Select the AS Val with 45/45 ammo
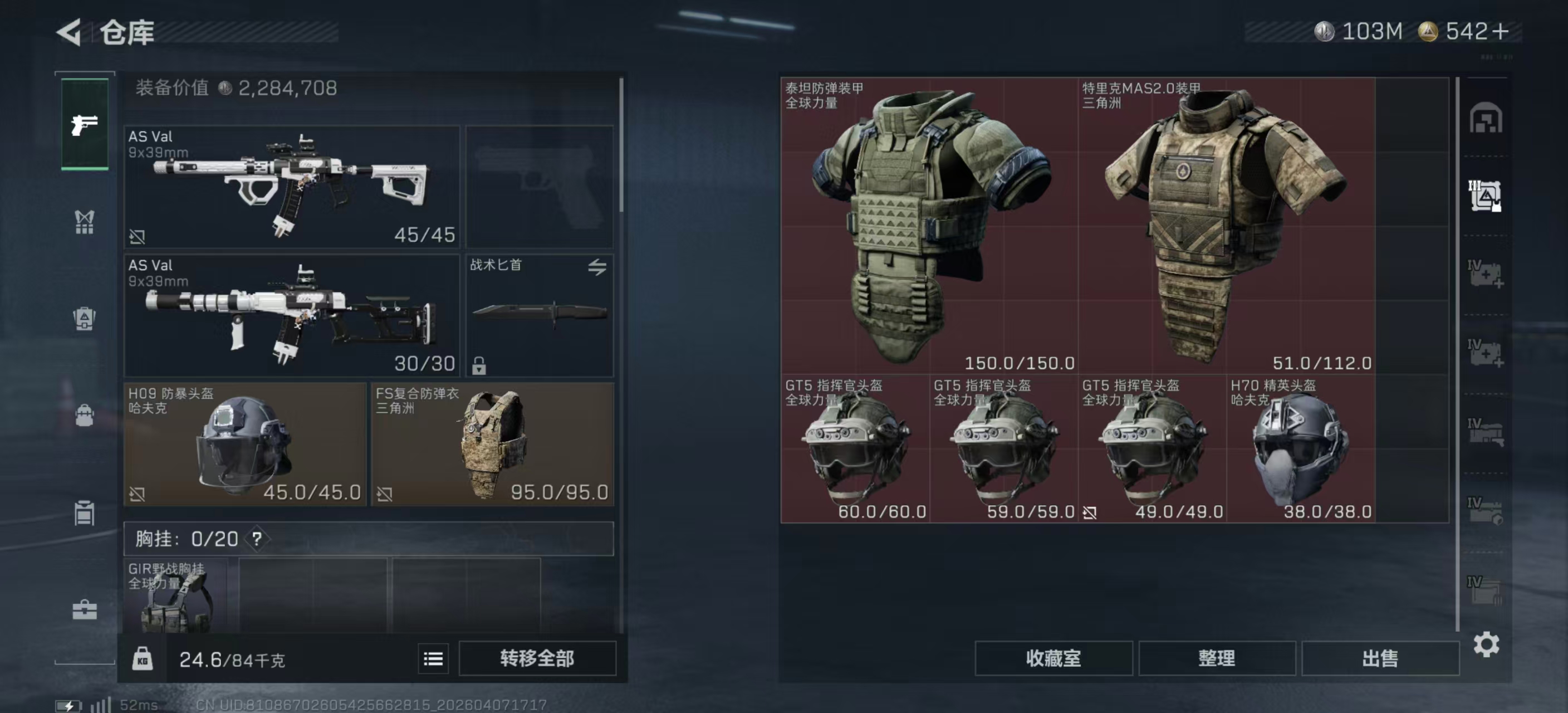The image size is (1568, 713). (x=292, y=186)
